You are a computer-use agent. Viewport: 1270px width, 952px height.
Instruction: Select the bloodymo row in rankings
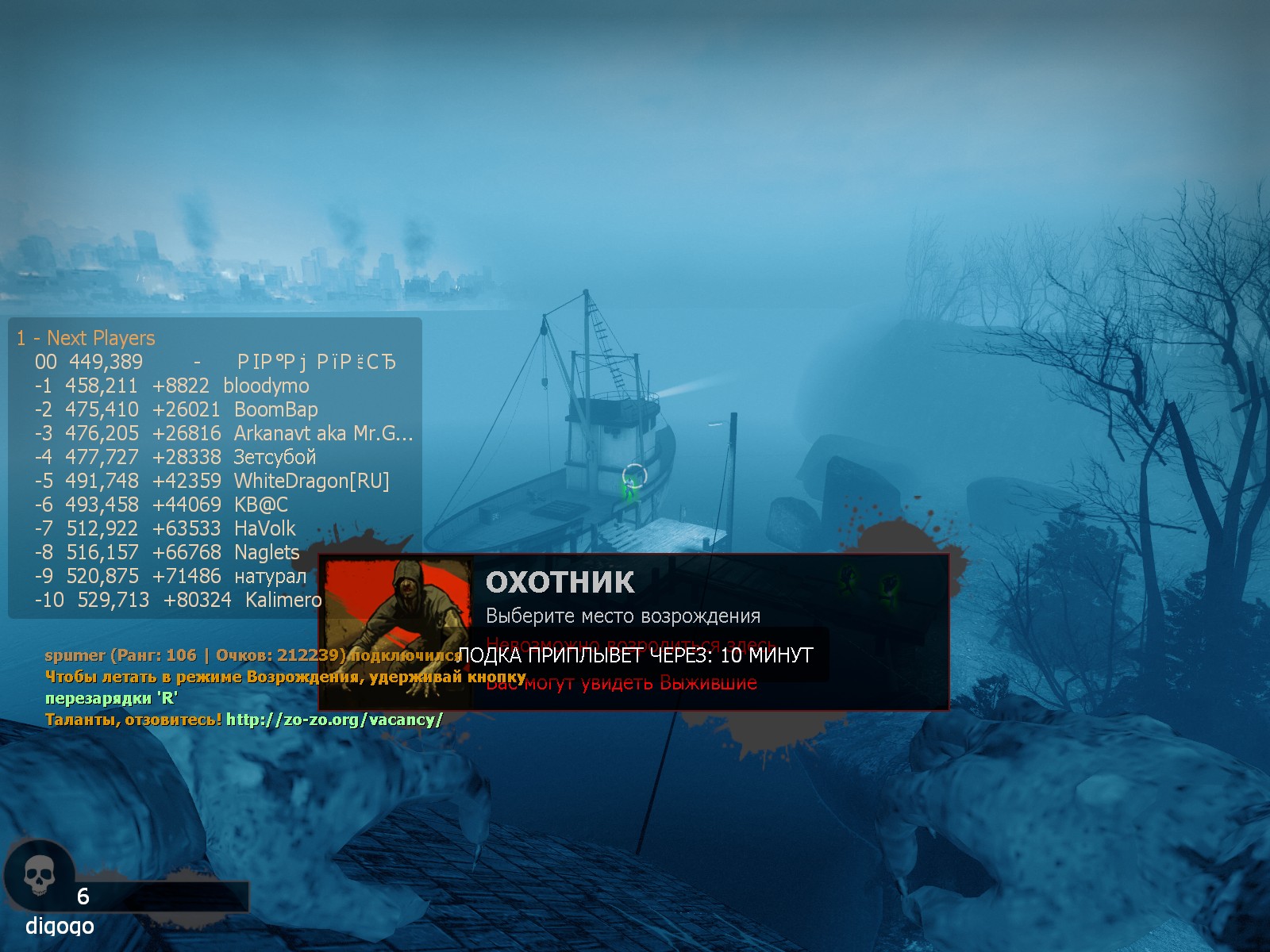(x=266, y=386)
